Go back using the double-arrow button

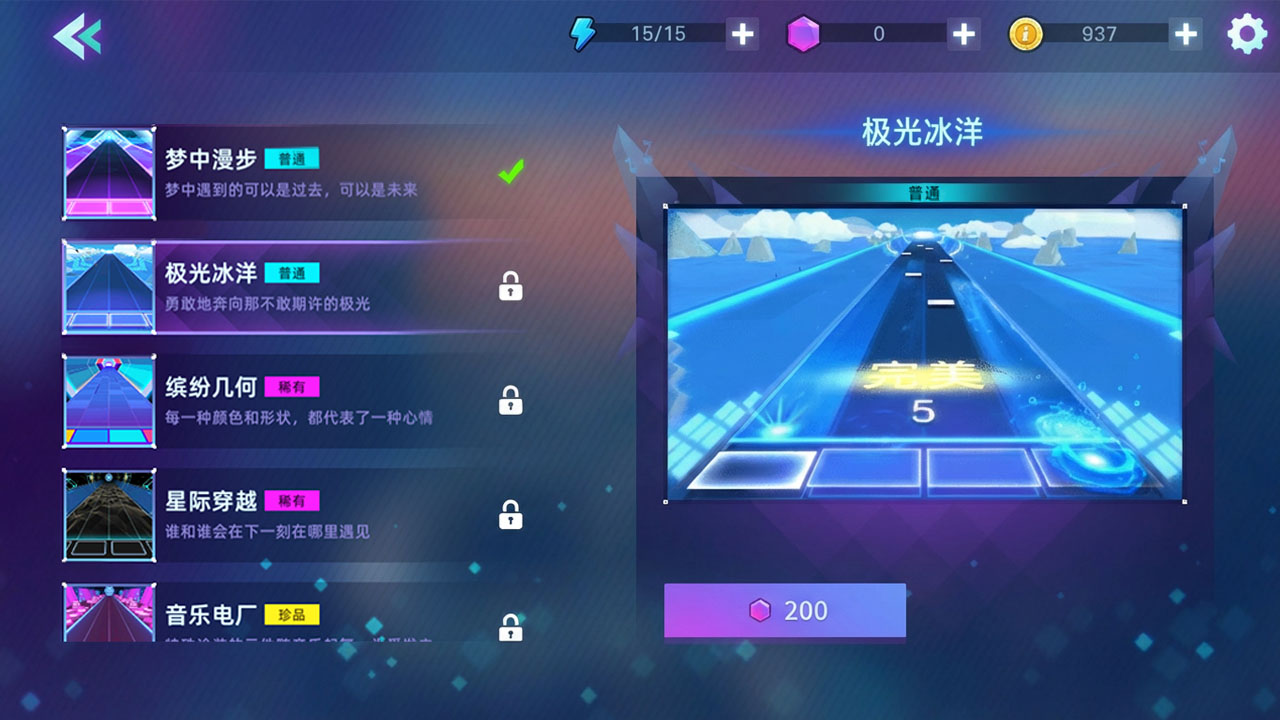[77, 37]
